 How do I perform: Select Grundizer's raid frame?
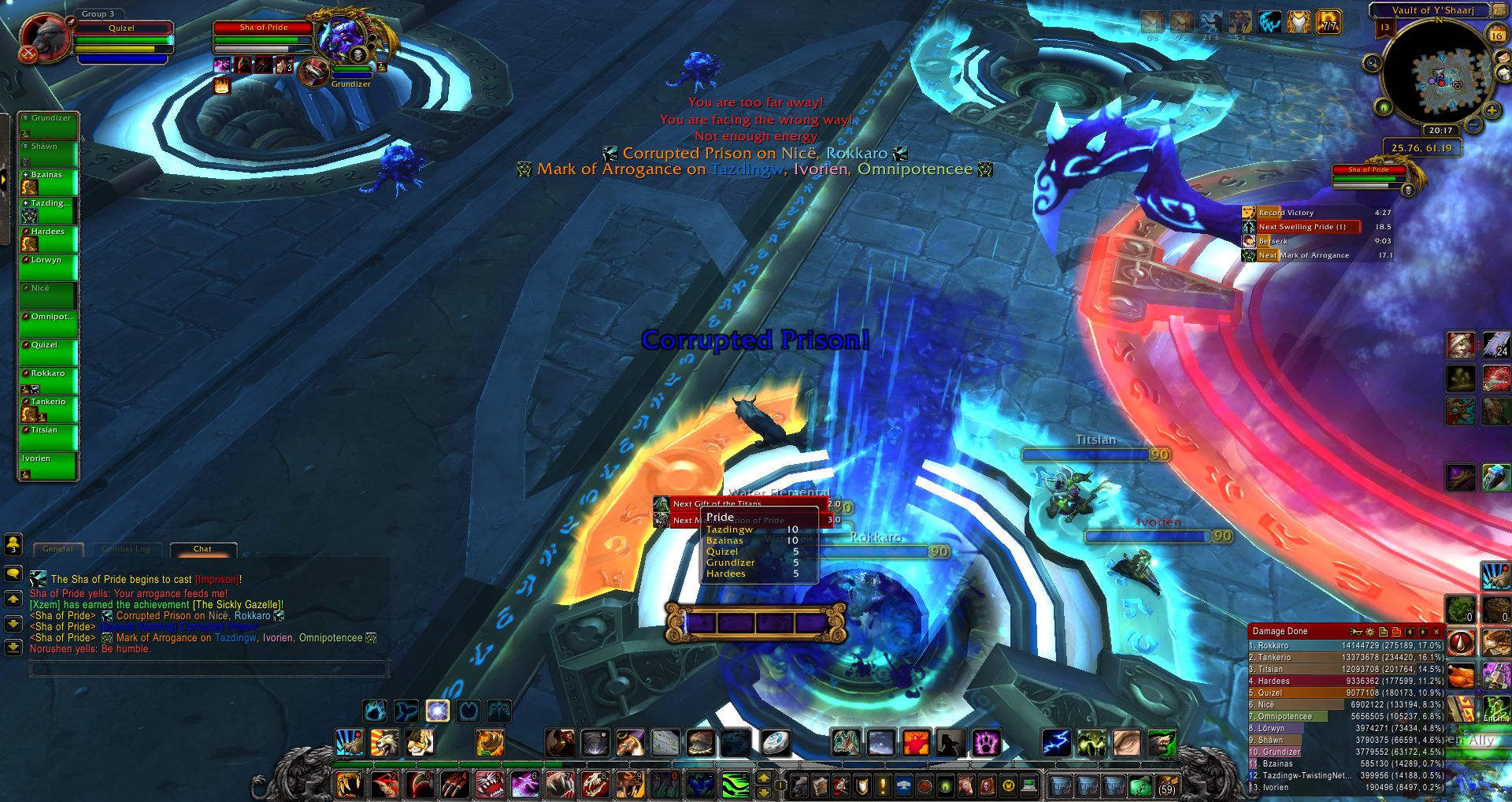48,124
